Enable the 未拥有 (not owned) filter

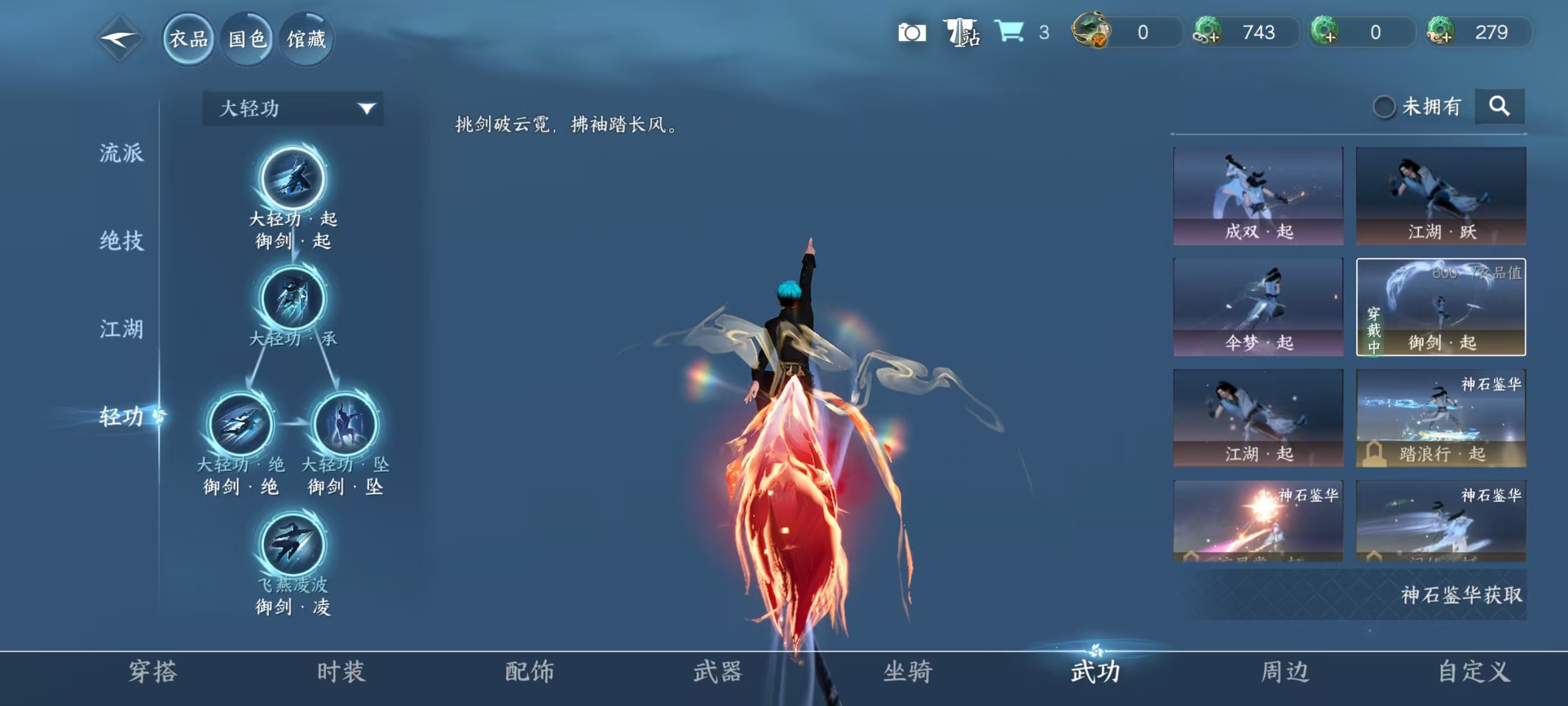[x=1386, y=105]
